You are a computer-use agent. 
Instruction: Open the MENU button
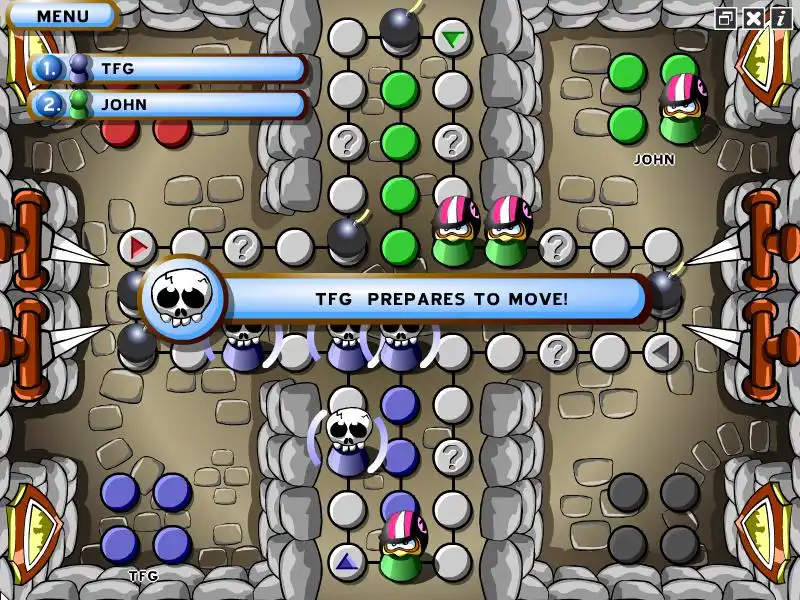[62, 16]
